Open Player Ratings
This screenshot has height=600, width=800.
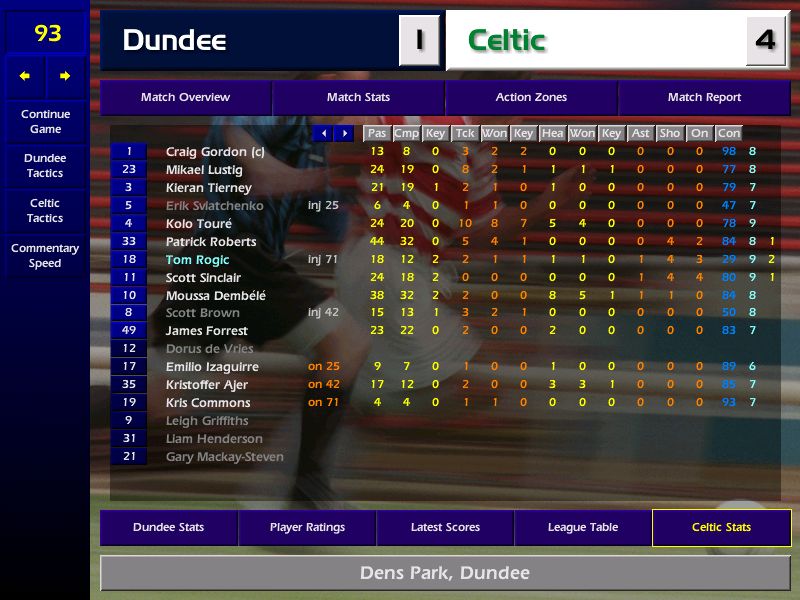307,528
